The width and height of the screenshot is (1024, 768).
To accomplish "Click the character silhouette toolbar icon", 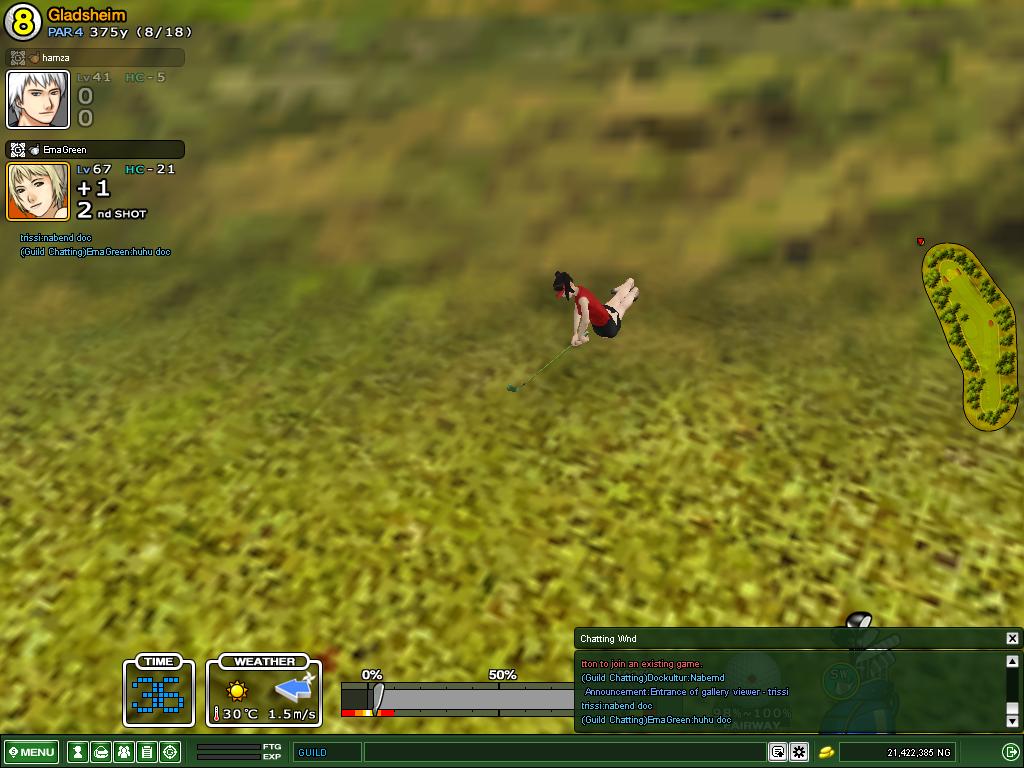I will [77, 752].
